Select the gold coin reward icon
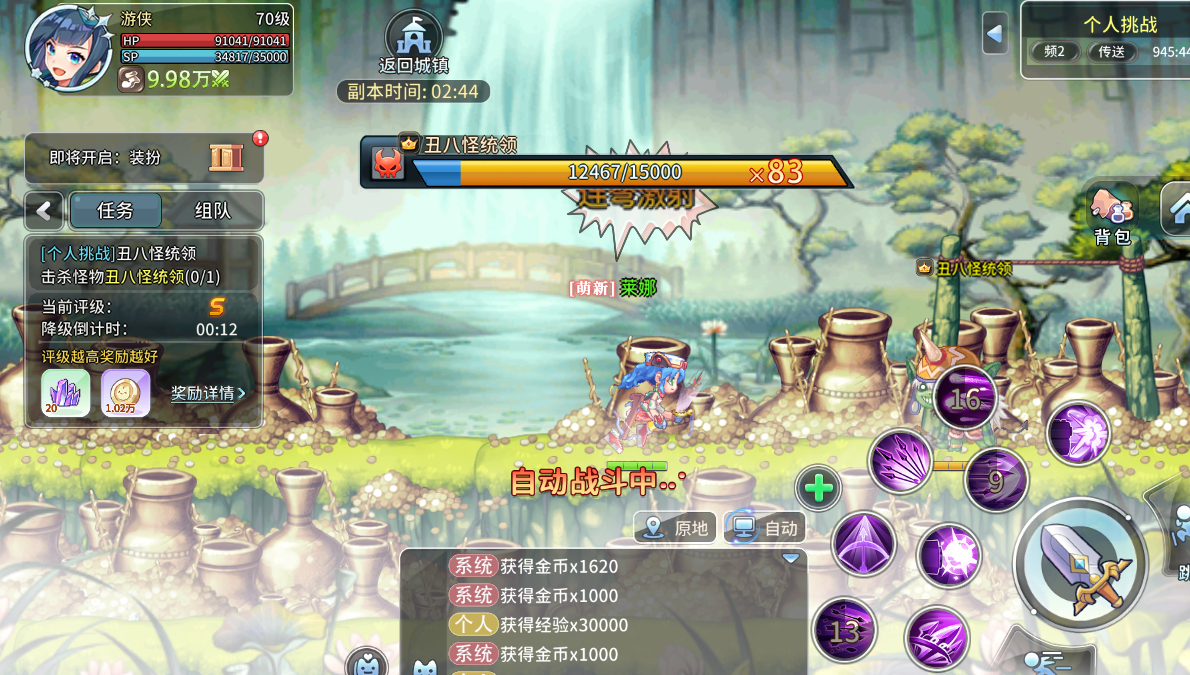 (x=126, y=392)
